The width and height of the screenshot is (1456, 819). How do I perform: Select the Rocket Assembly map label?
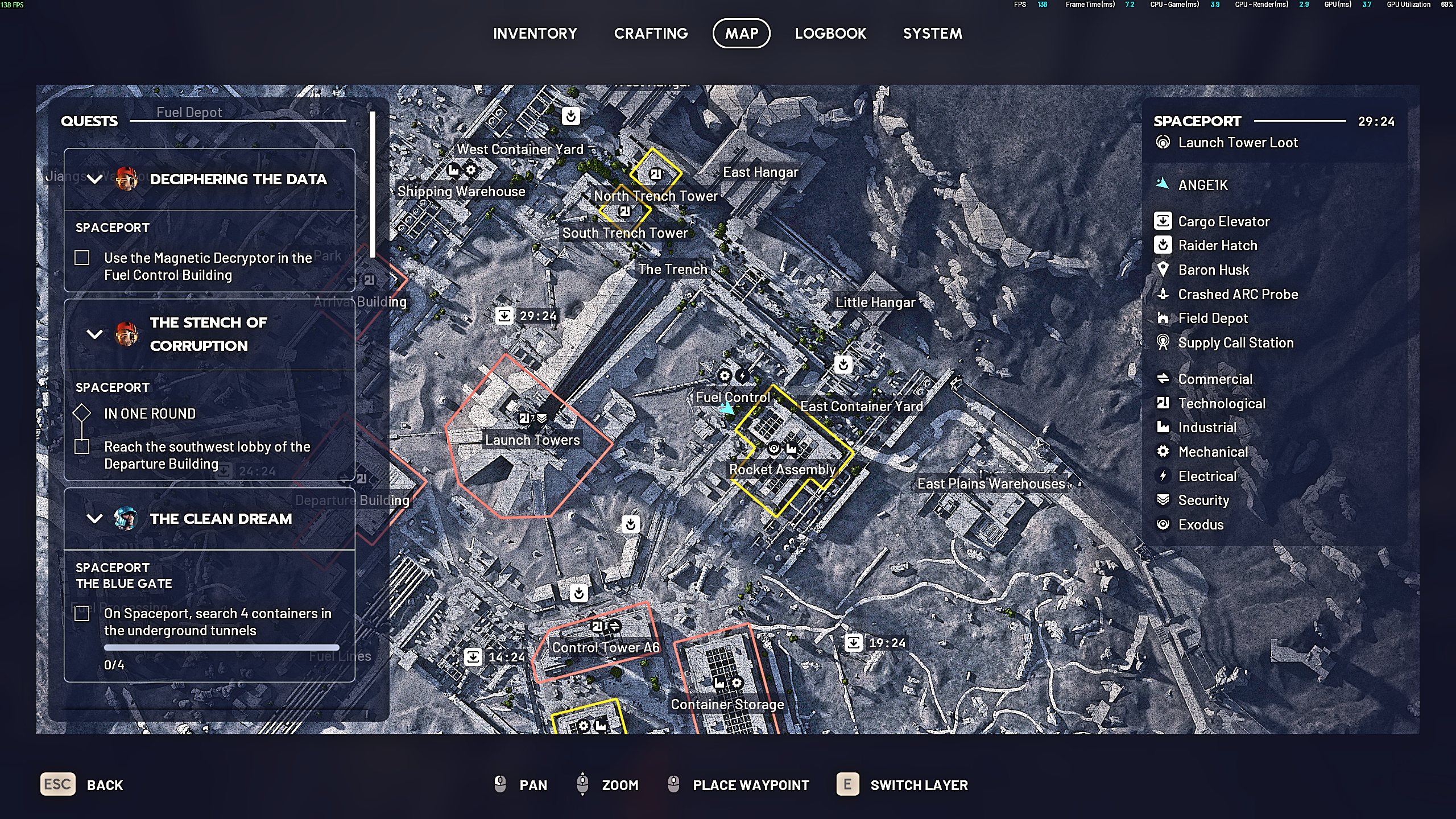[x=782, y=469]
